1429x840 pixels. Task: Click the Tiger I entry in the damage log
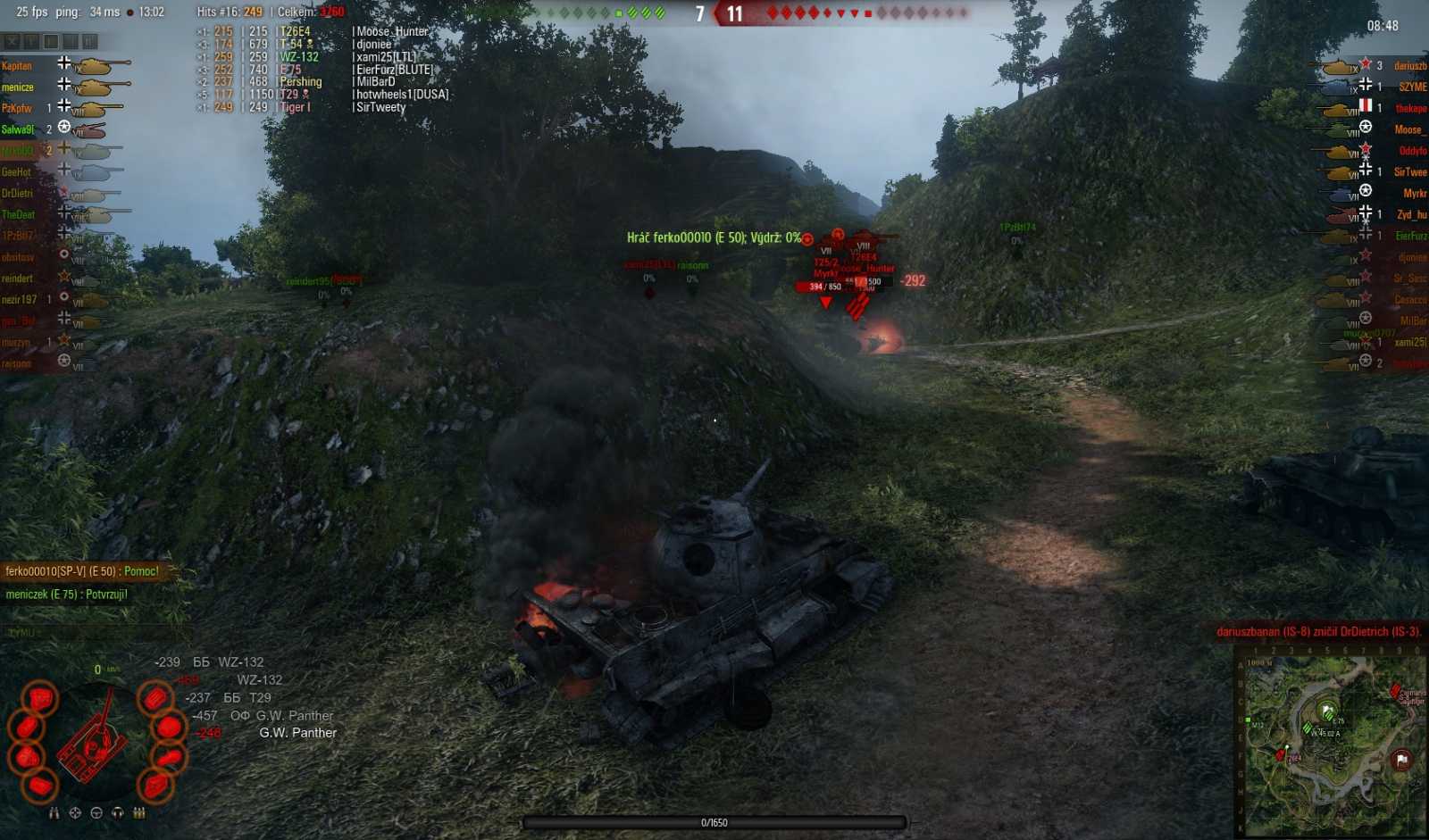(x=295, y=106)
